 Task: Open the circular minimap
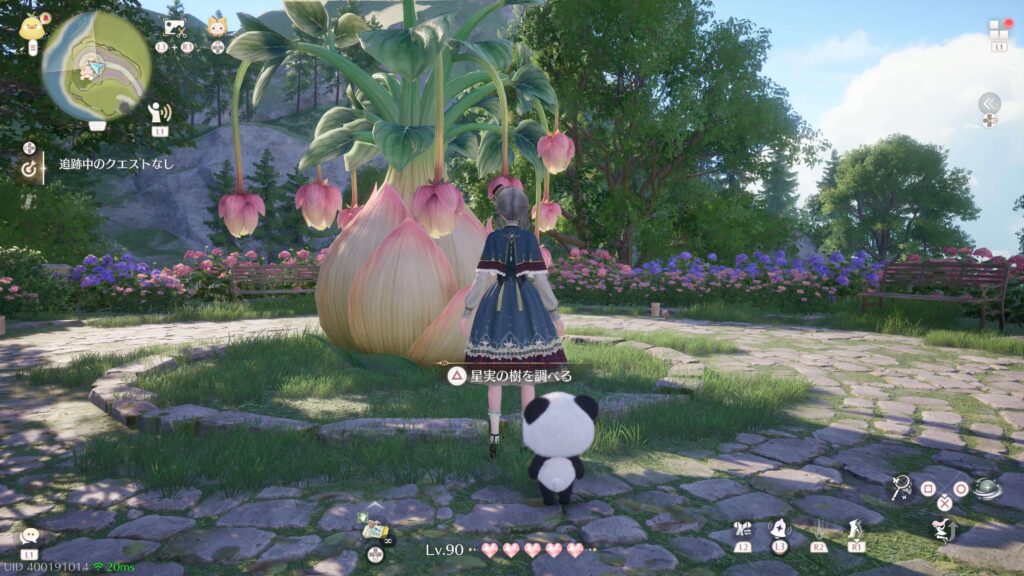coord(96,65)
